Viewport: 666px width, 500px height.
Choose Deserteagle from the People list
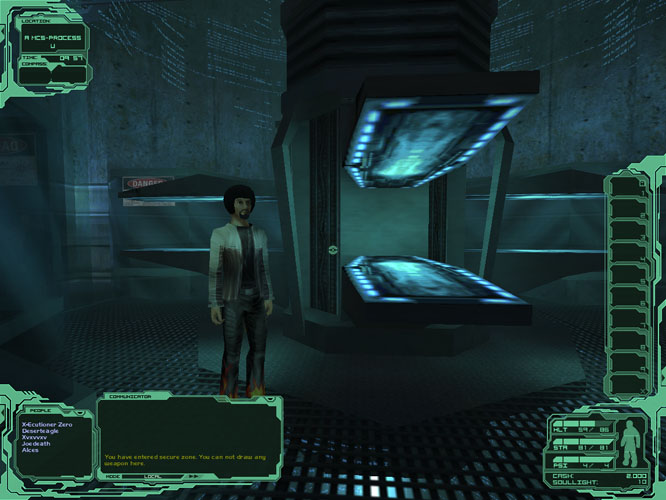[x=42, y=431]
